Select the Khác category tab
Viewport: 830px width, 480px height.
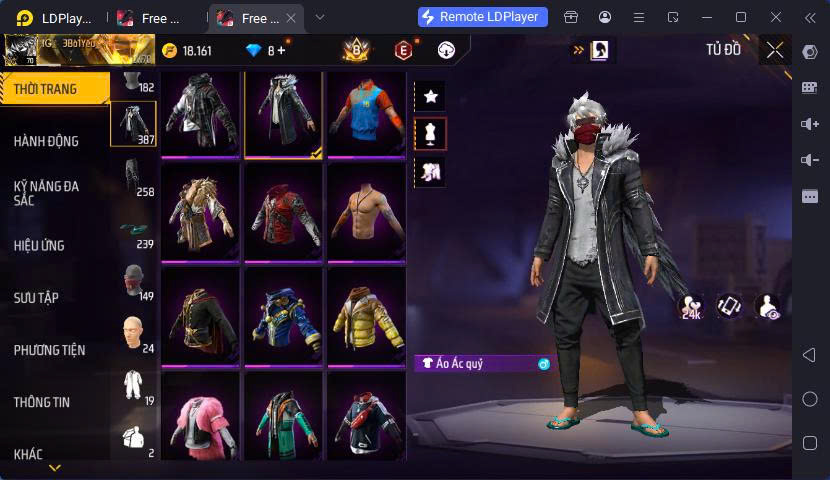(x=29, y=454)
